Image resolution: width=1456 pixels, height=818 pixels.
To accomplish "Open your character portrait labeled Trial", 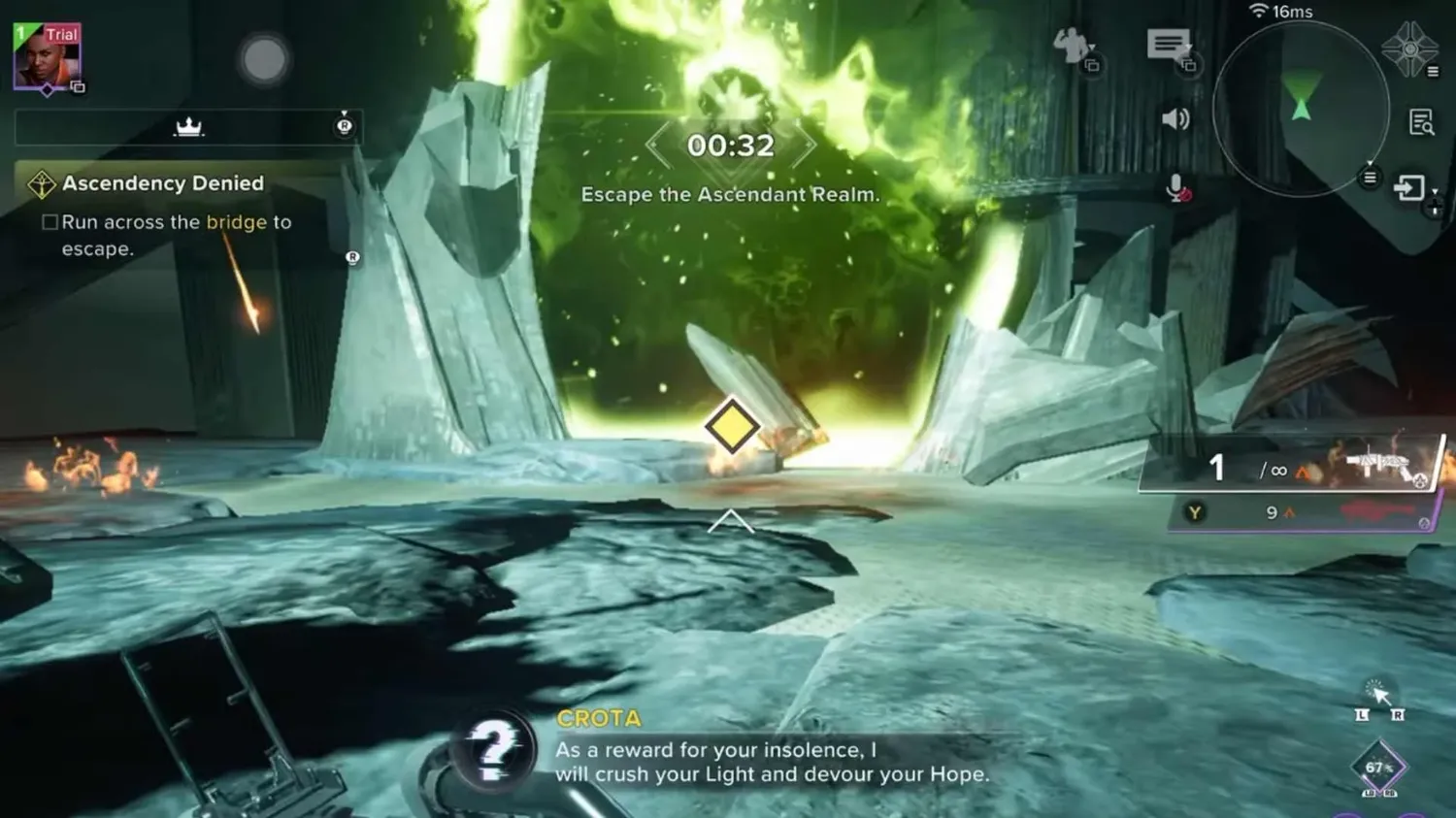I will click(x=49, y=53).
